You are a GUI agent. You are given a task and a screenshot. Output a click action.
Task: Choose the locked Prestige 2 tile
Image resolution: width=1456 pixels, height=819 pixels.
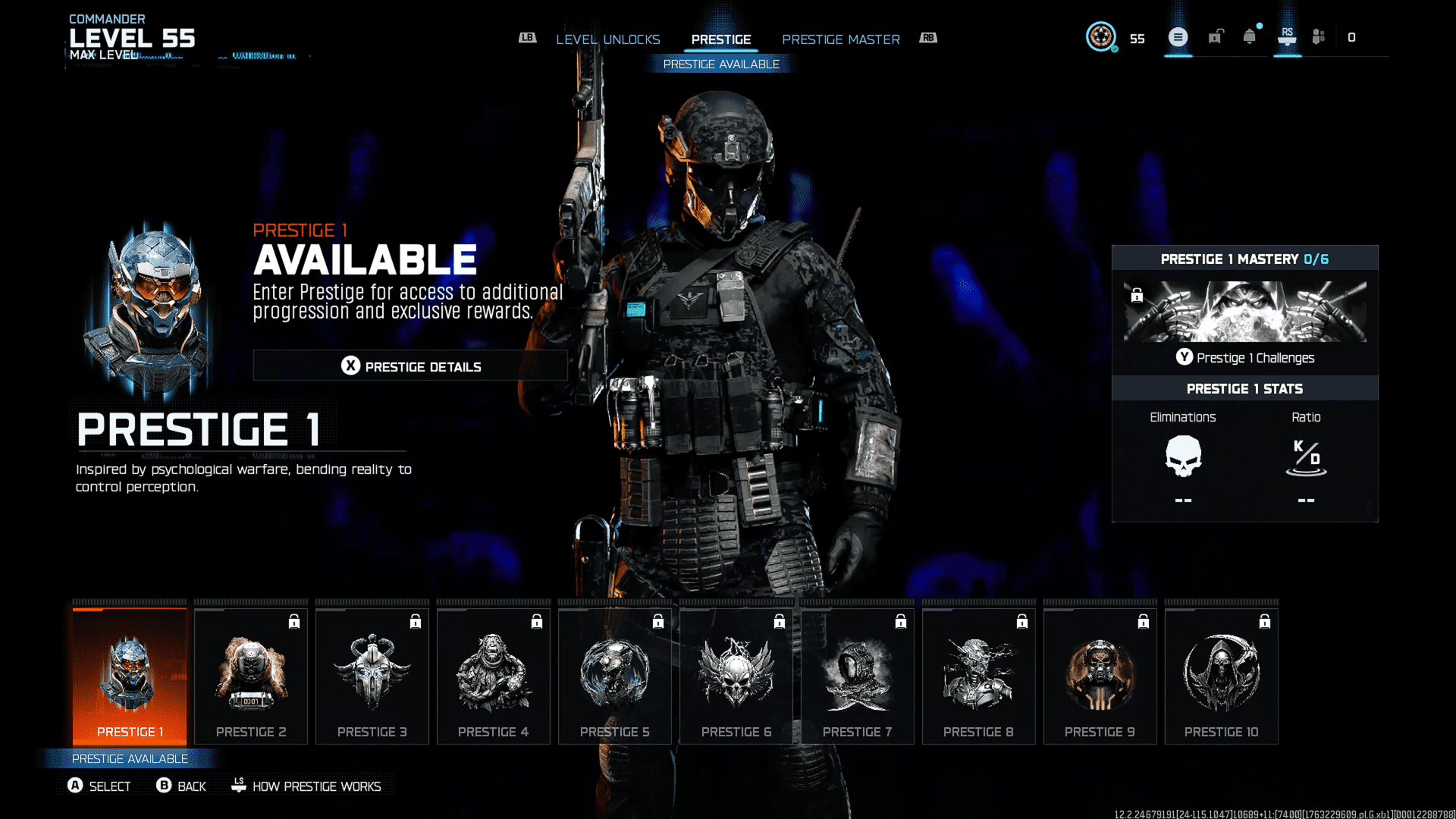click(x=251, y=676)
